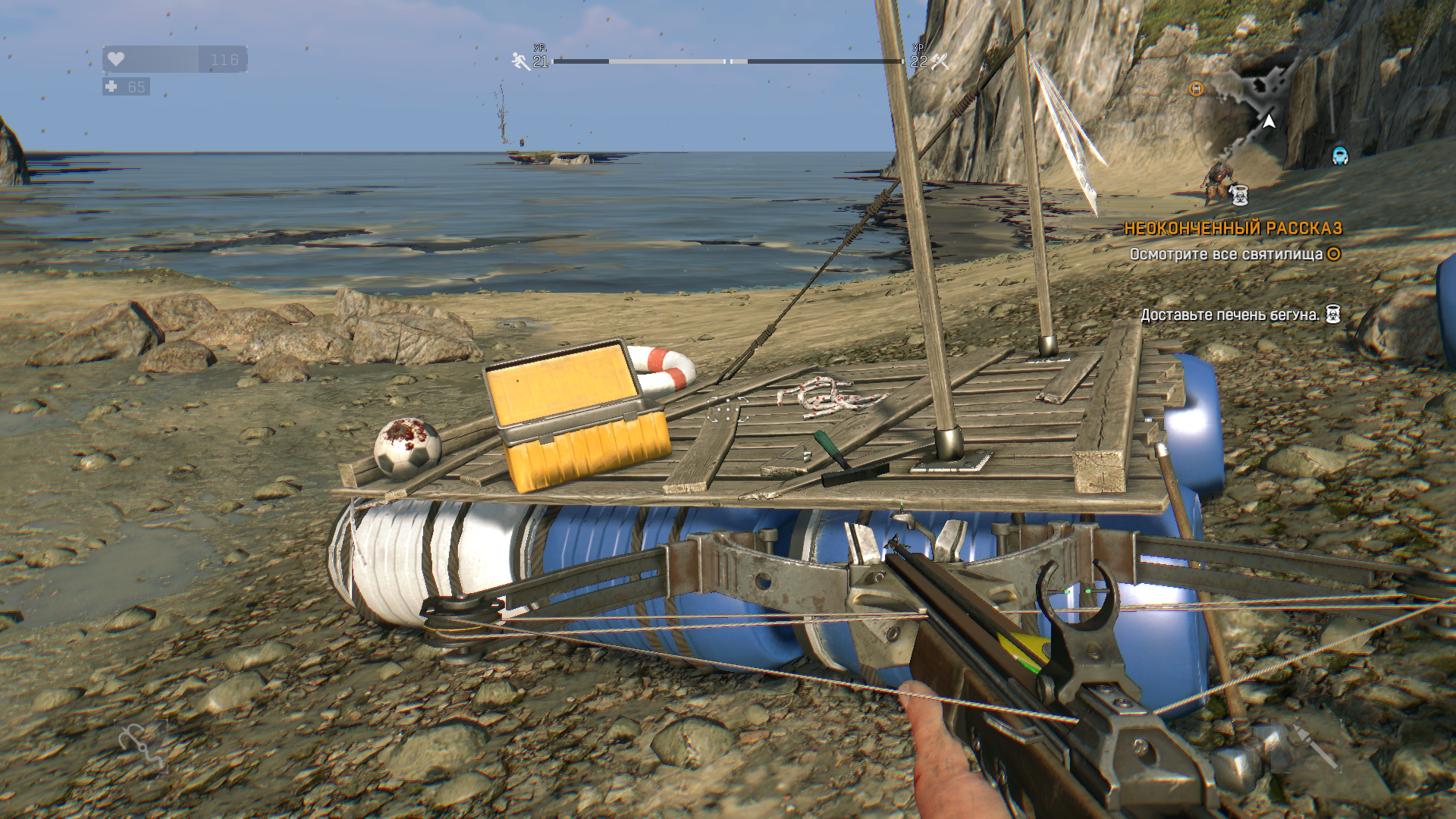Select the orange quest marker on minimap
Image resolution: width=1456 pixels, height=819 pixels.
1196,89
